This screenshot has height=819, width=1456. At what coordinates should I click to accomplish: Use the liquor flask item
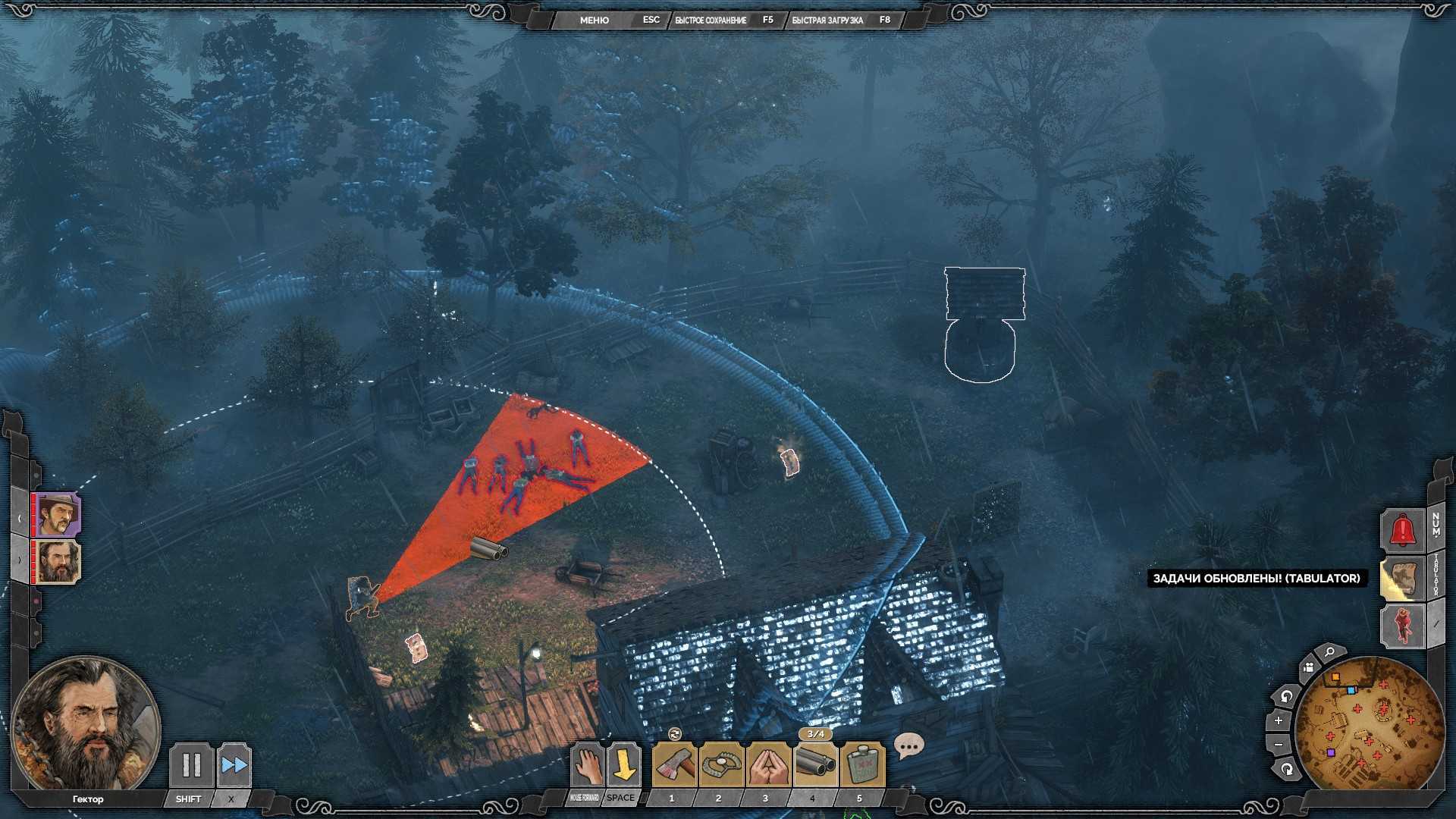(861, 764)
